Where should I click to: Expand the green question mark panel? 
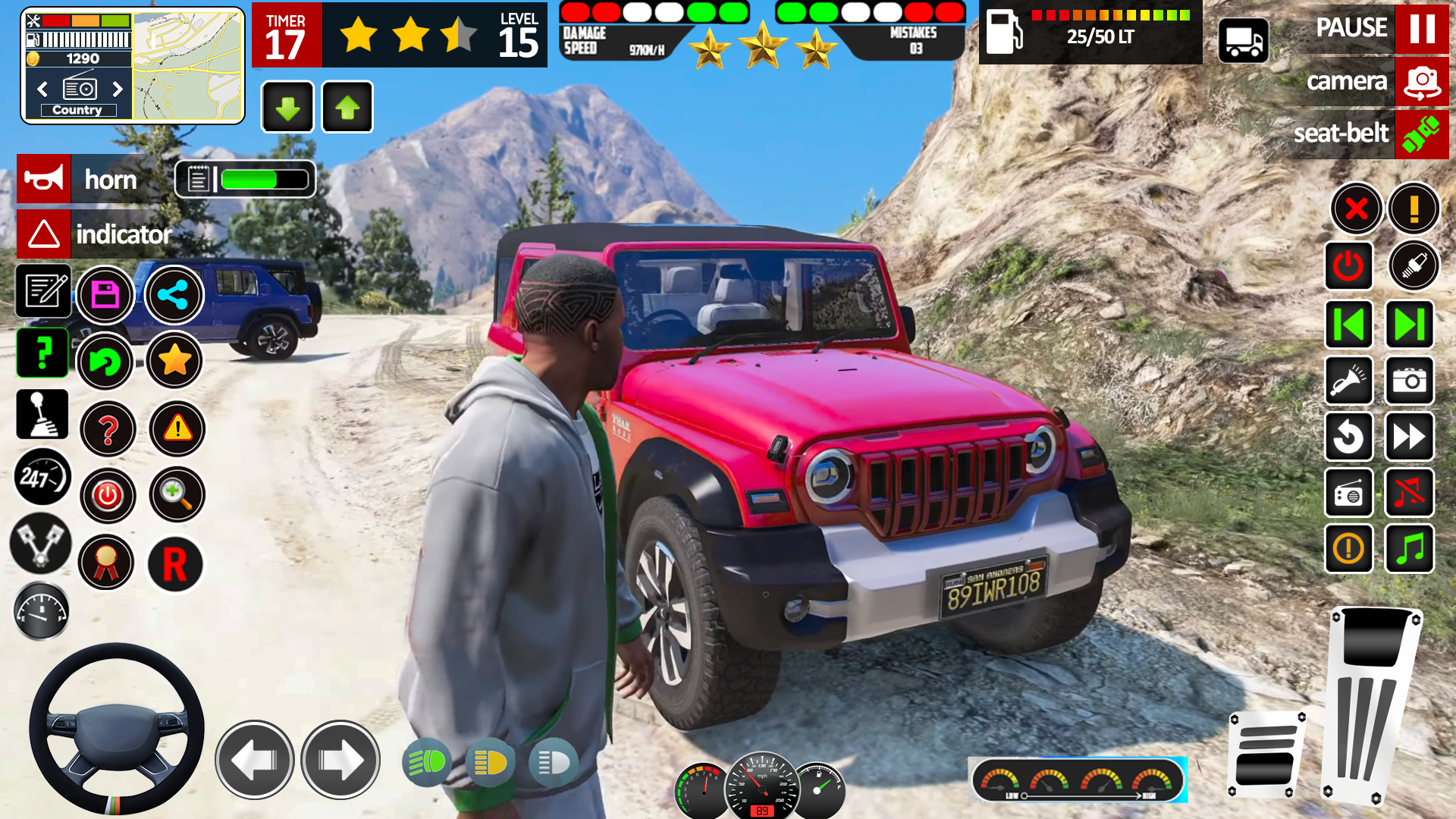[42, 353]
